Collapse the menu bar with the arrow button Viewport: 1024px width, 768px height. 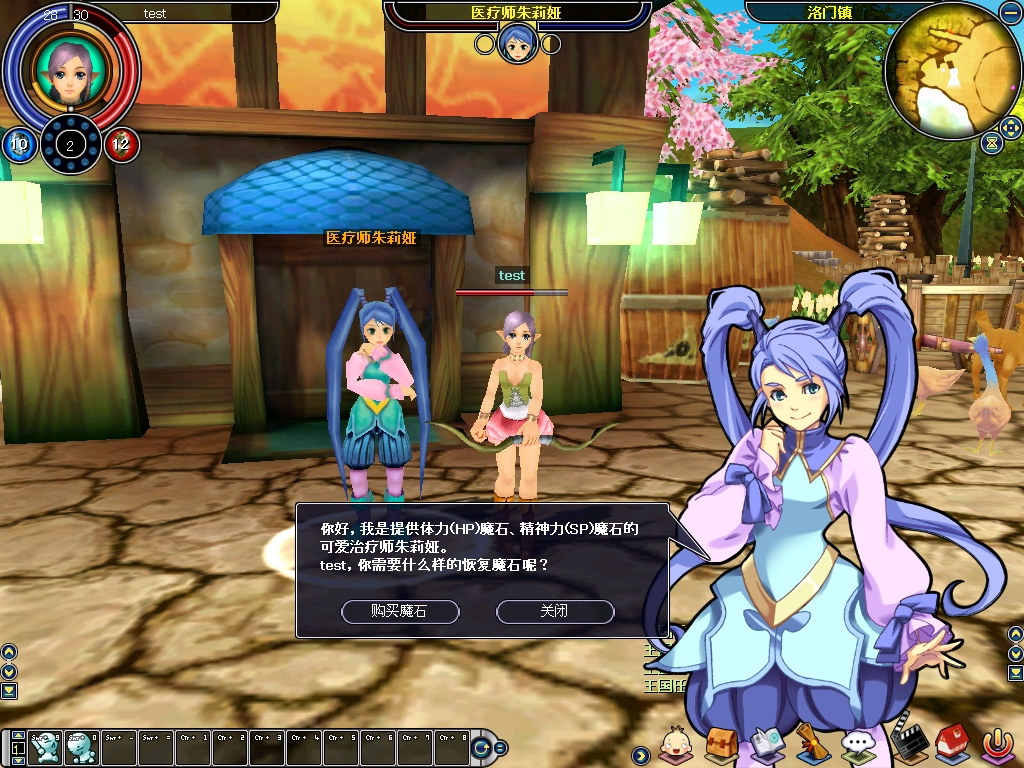[640, 753]
